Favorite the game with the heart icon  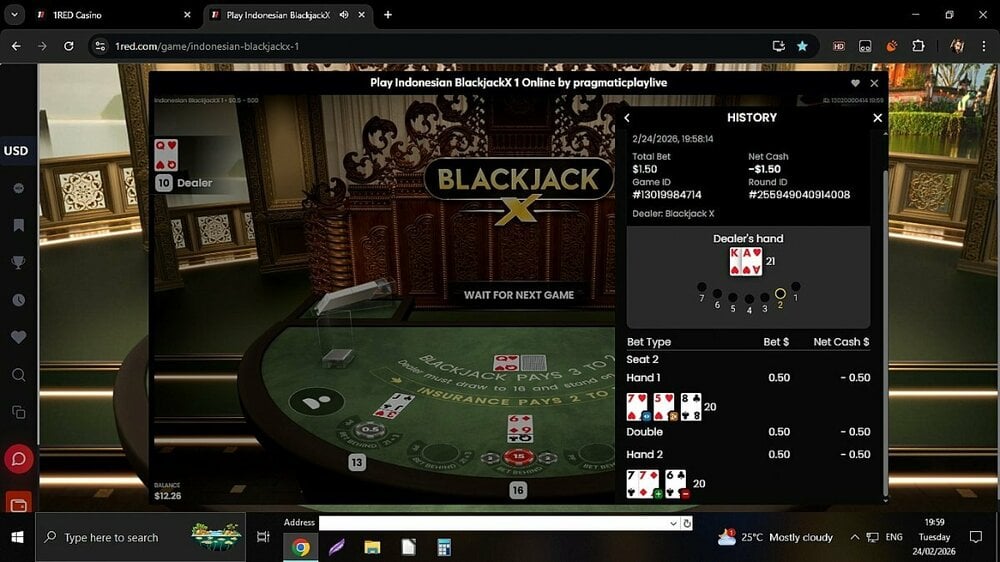[x=855, y=83]
